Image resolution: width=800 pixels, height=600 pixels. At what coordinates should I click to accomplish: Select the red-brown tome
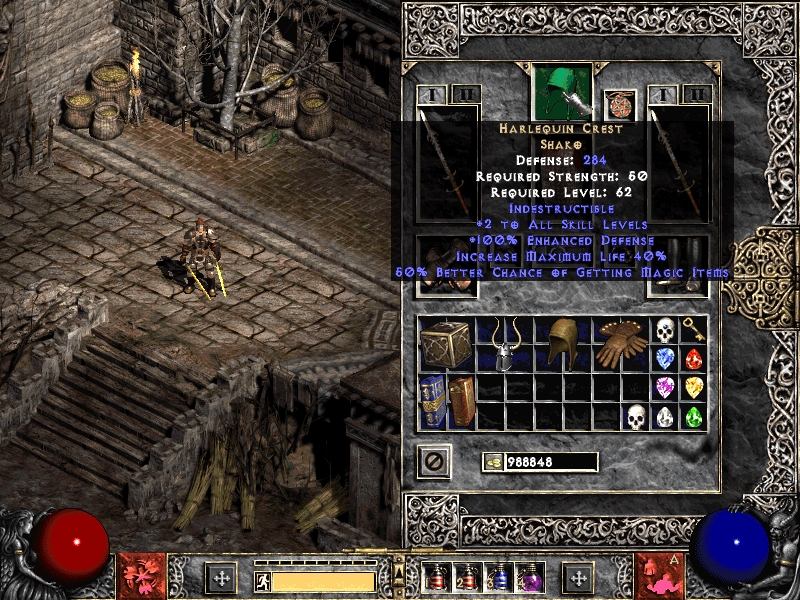(x=461, y=401)
